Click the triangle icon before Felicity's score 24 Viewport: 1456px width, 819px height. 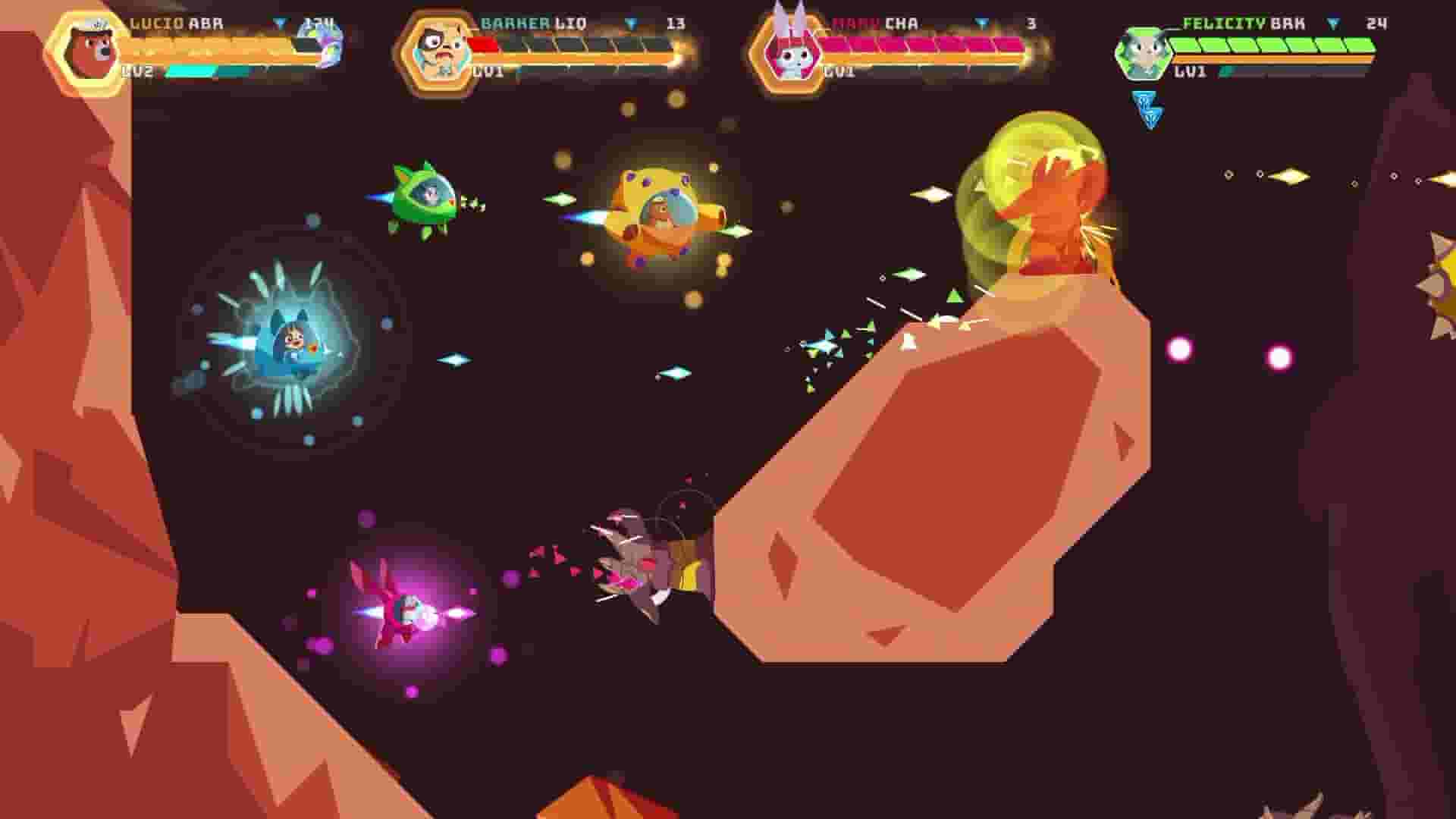tap(1331, 23)
